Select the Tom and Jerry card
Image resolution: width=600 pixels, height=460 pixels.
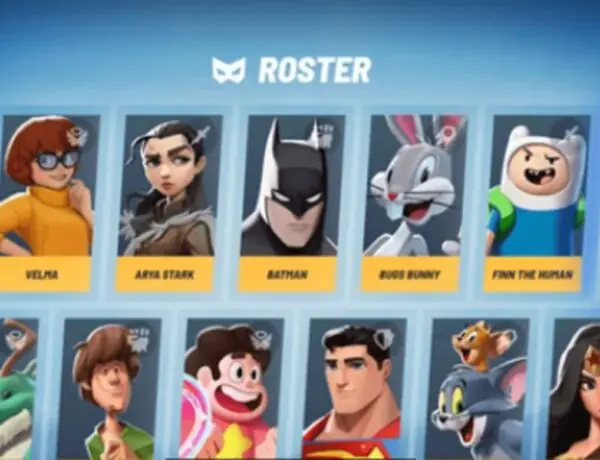click(478, 390)
